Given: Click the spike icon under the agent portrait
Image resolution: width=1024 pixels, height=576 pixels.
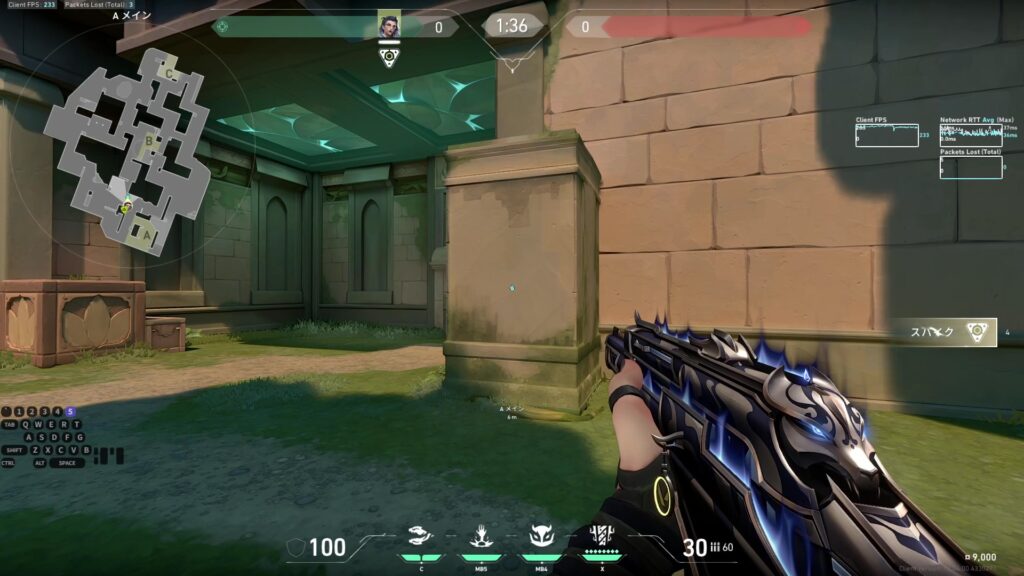Looking at the screenshot, I should [389, 57].
